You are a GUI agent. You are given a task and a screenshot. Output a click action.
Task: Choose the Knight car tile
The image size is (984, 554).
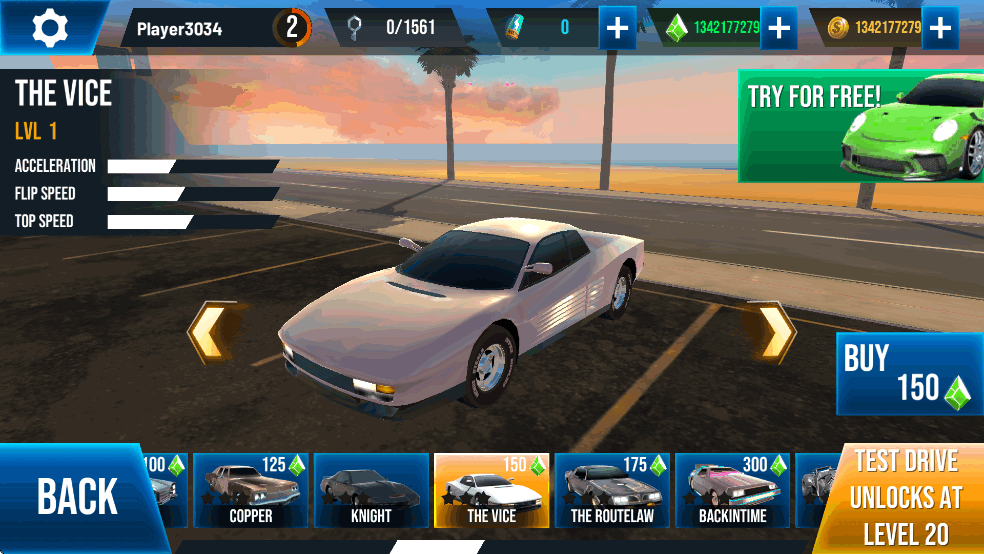[x=371, y=490]
